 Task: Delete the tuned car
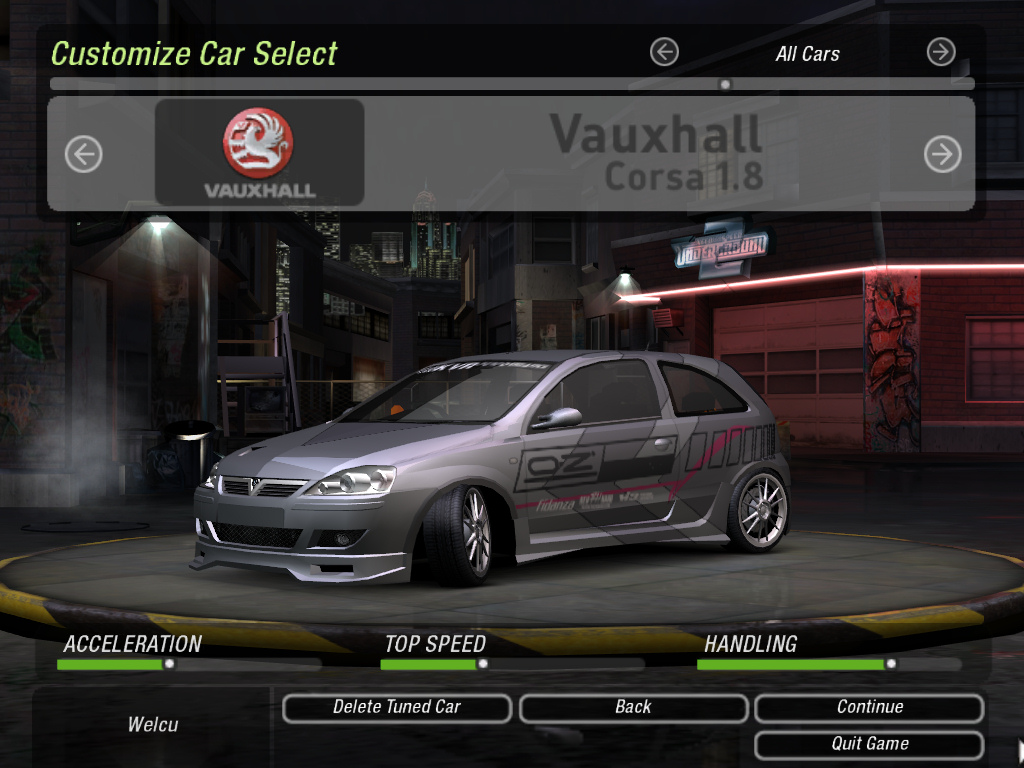click(x=397, y=708)
